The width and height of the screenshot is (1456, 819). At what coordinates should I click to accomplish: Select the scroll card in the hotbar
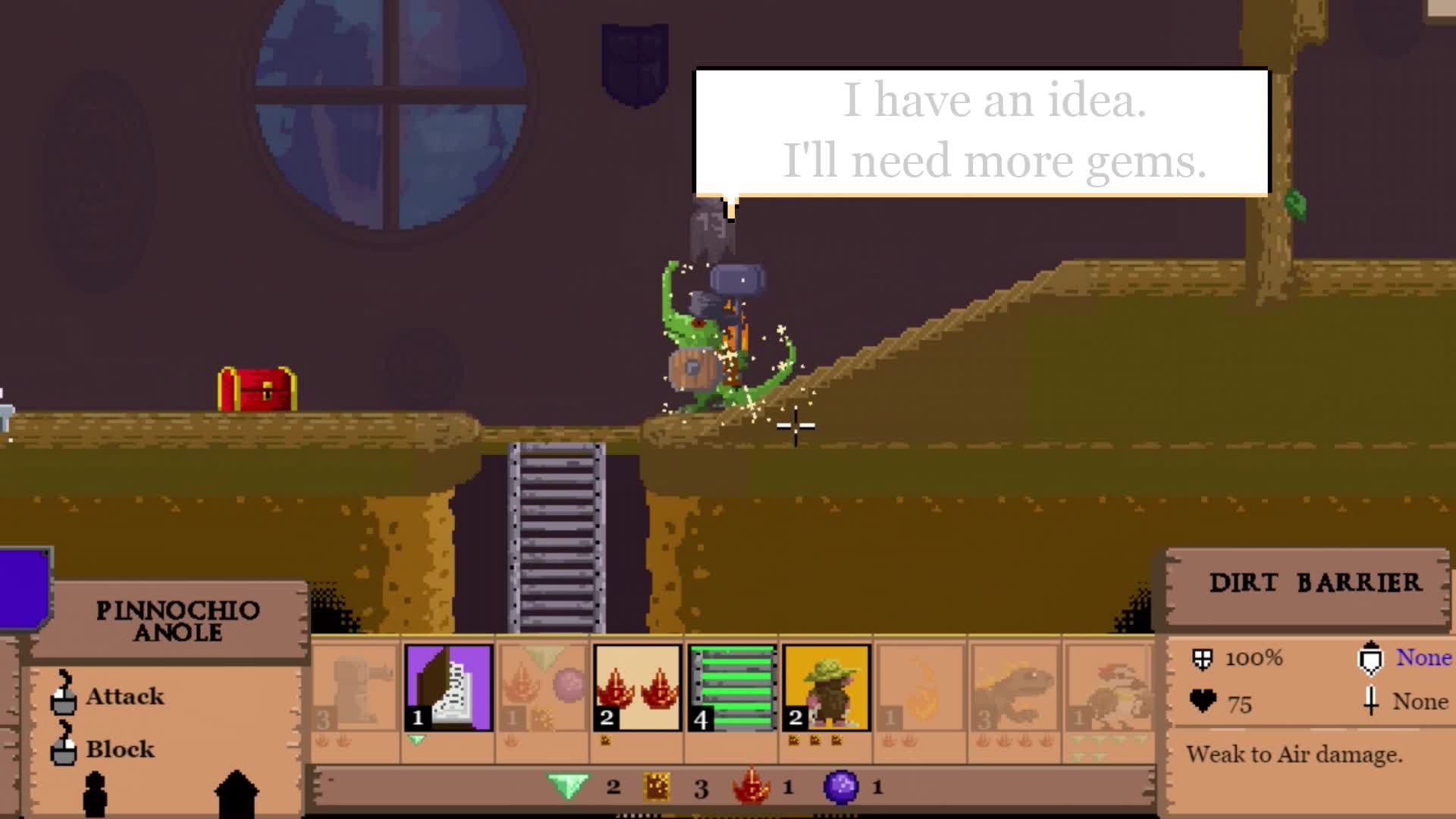pyautogui.click(x=448, y=686)
